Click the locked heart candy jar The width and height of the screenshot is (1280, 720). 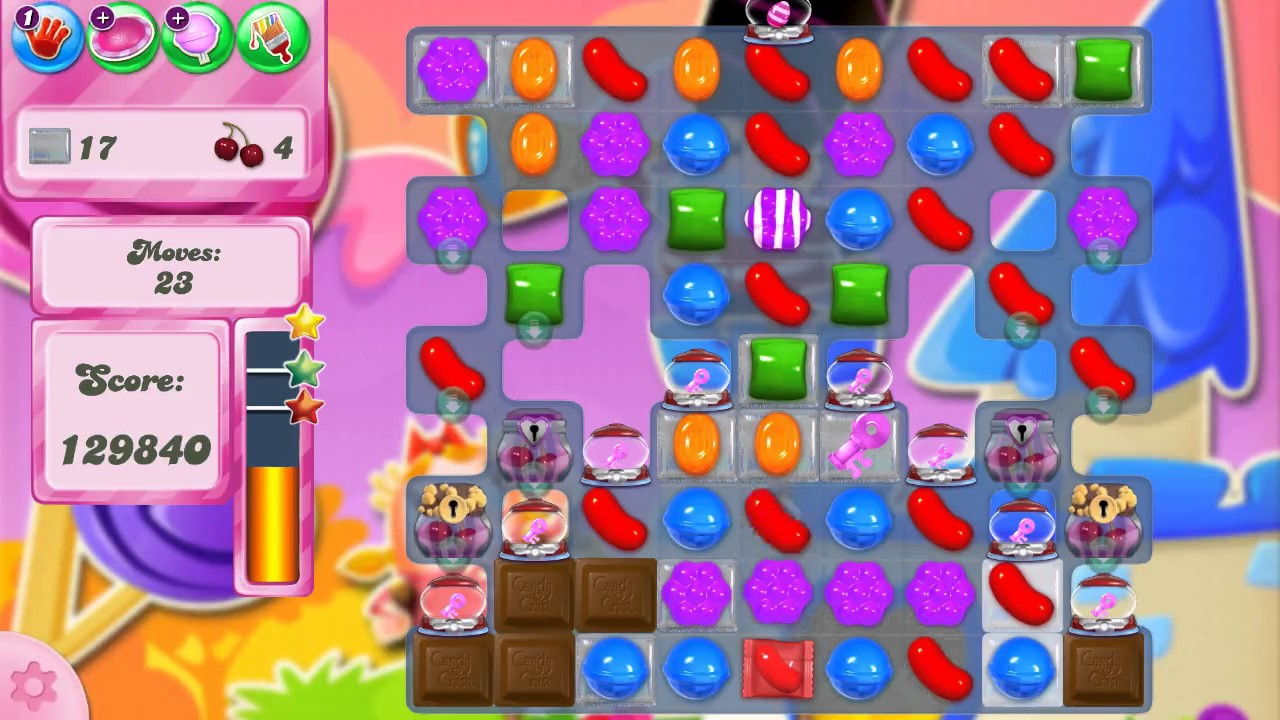tap(533, 445)
